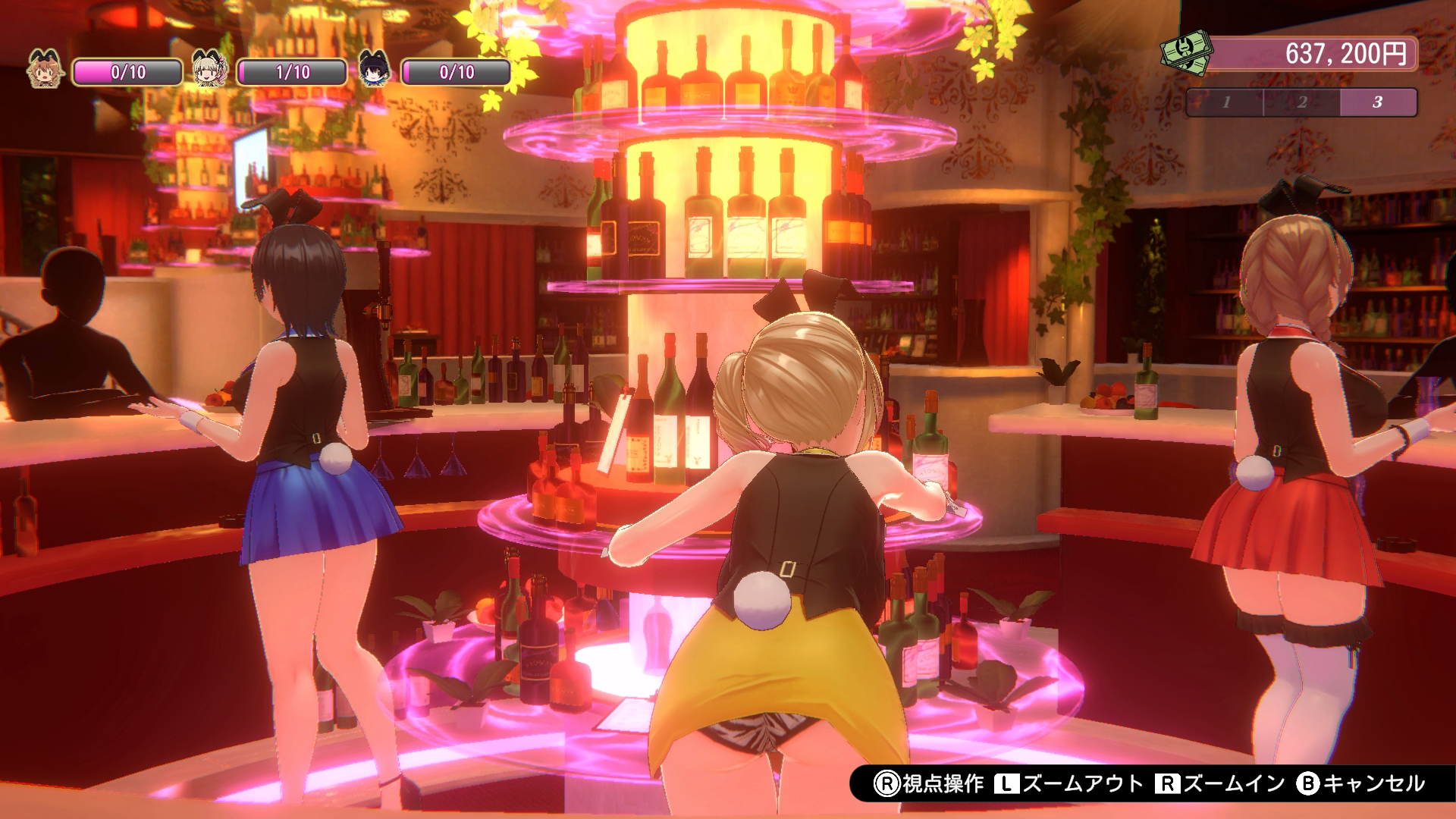Image resolution: width=1456 pixels, height=819 pixels.
Task: Switch to segment 1
Action: [x=1225, y=102]
